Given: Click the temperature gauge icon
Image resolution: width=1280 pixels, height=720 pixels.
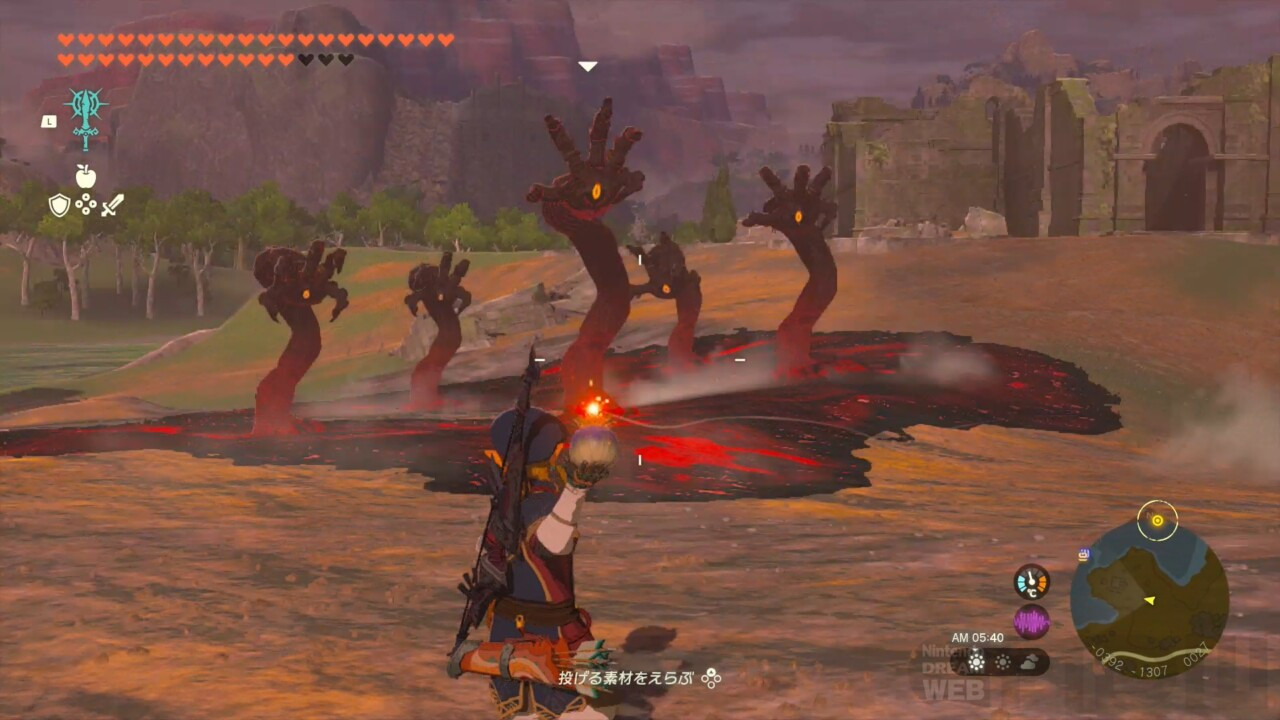Looking at the screenshot, I should point(1031,582).
